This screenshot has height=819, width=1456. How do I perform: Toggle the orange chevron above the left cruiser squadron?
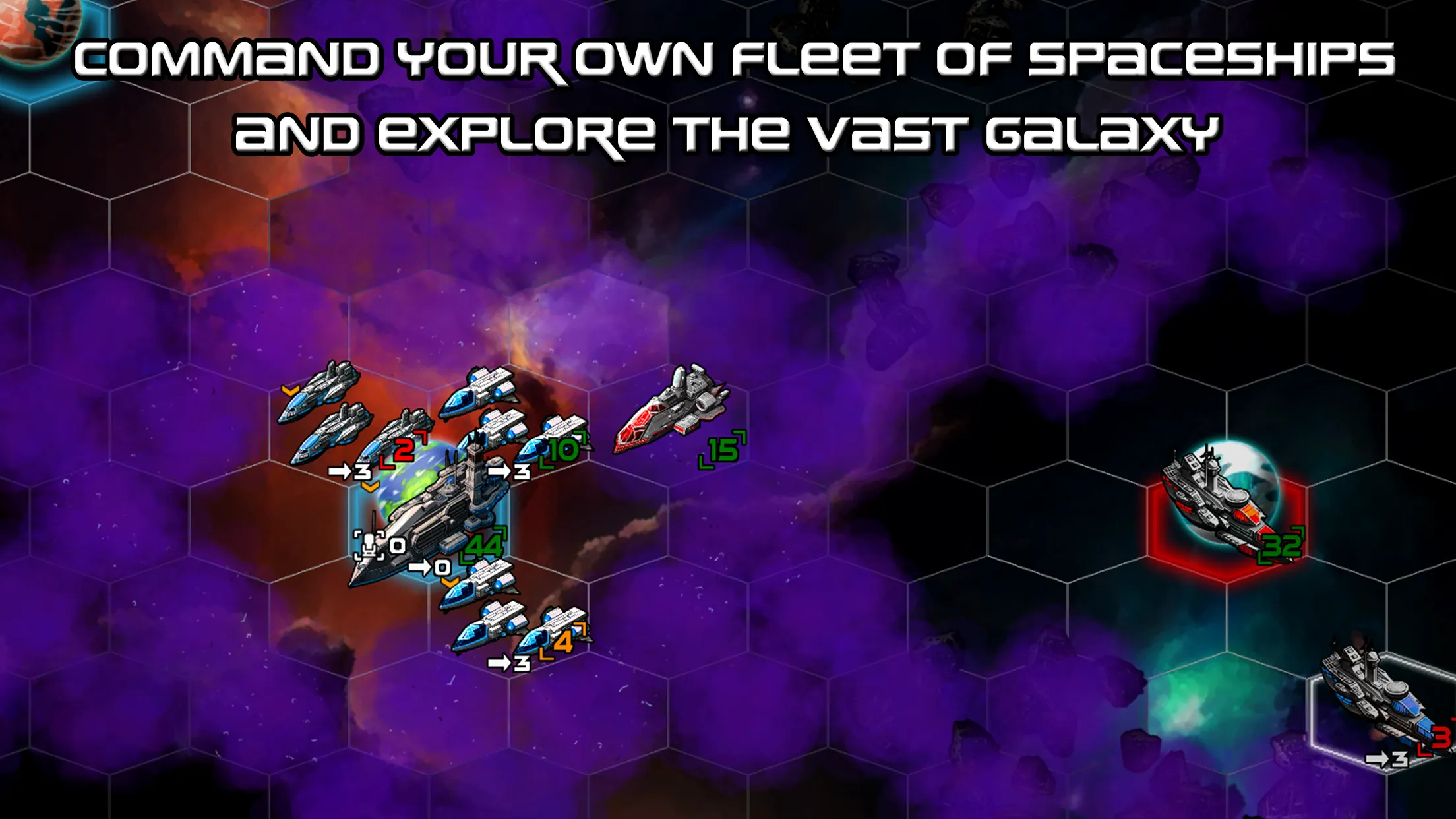click(x=289, y=391)
